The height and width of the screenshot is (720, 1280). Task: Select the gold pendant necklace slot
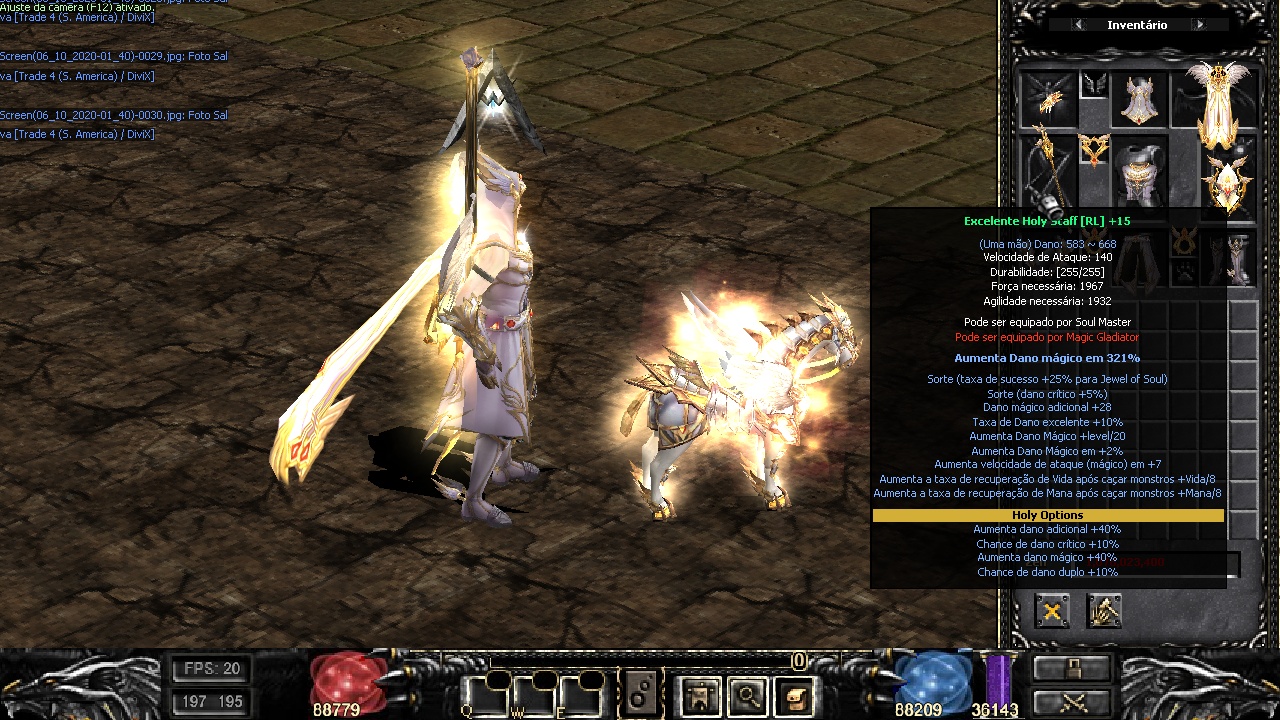coord(1094,150)
